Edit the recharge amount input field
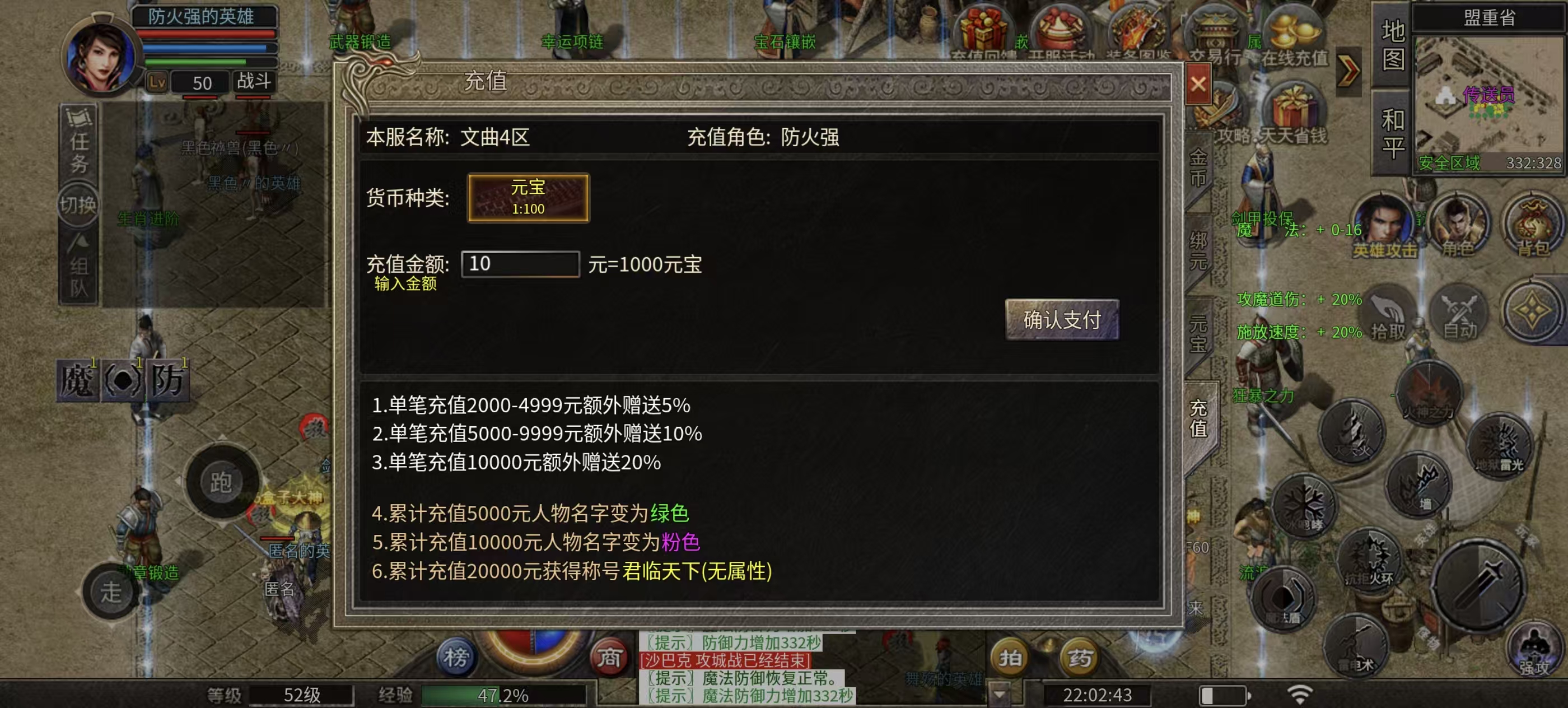Viewport: 1568px width, 708px height. tap(519, 265)
